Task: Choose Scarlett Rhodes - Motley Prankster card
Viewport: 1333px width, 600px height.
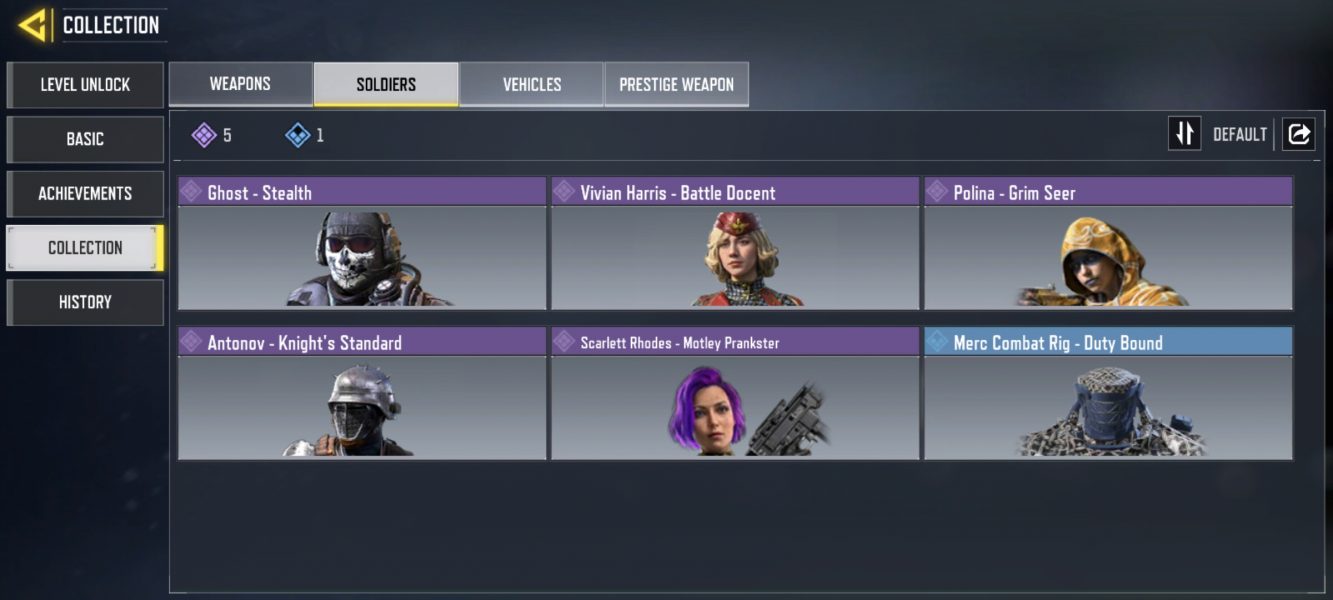Action: (735, 393)
